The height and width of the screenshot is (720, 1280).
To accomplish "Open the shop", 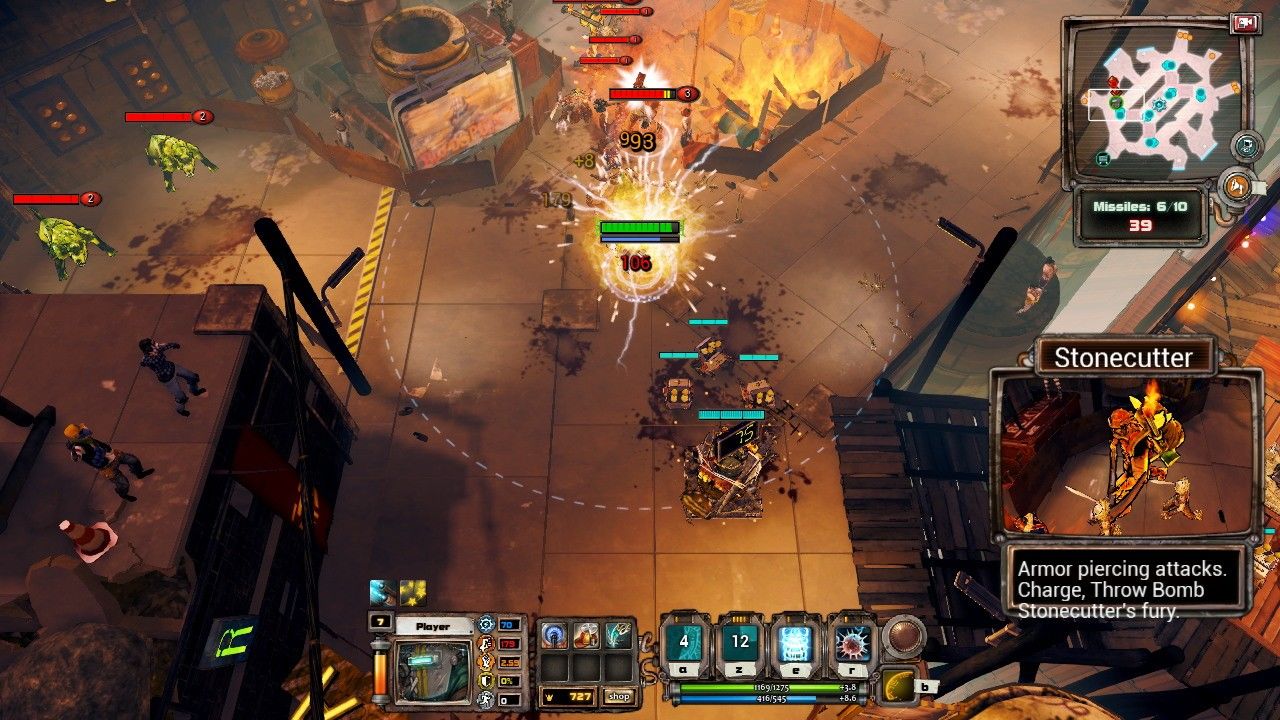I will (619, 696).
